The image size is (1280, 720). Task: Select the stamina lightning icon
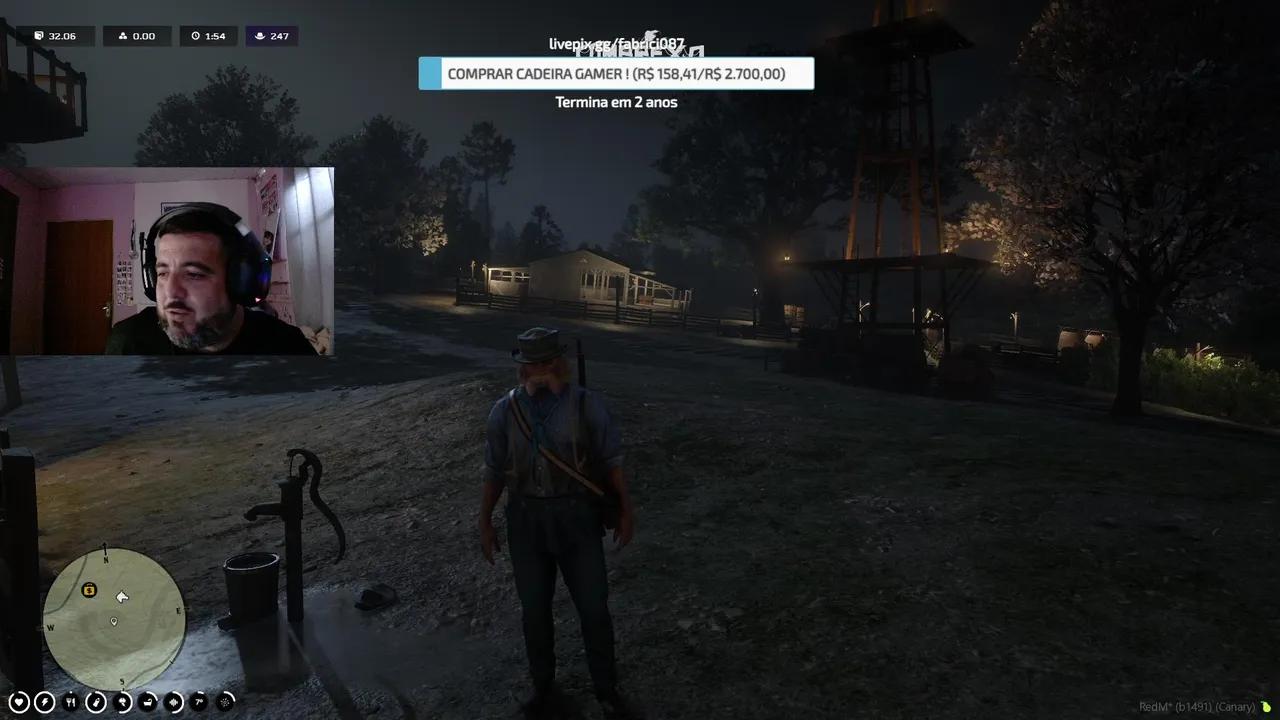(x=44, y=702)
